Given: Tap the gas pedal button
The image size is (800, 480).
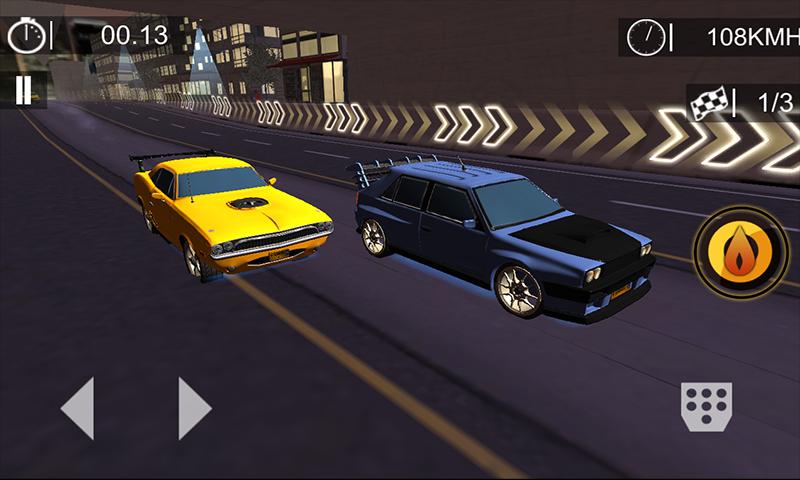Looking at the screenshot, I should coord(706,406).
